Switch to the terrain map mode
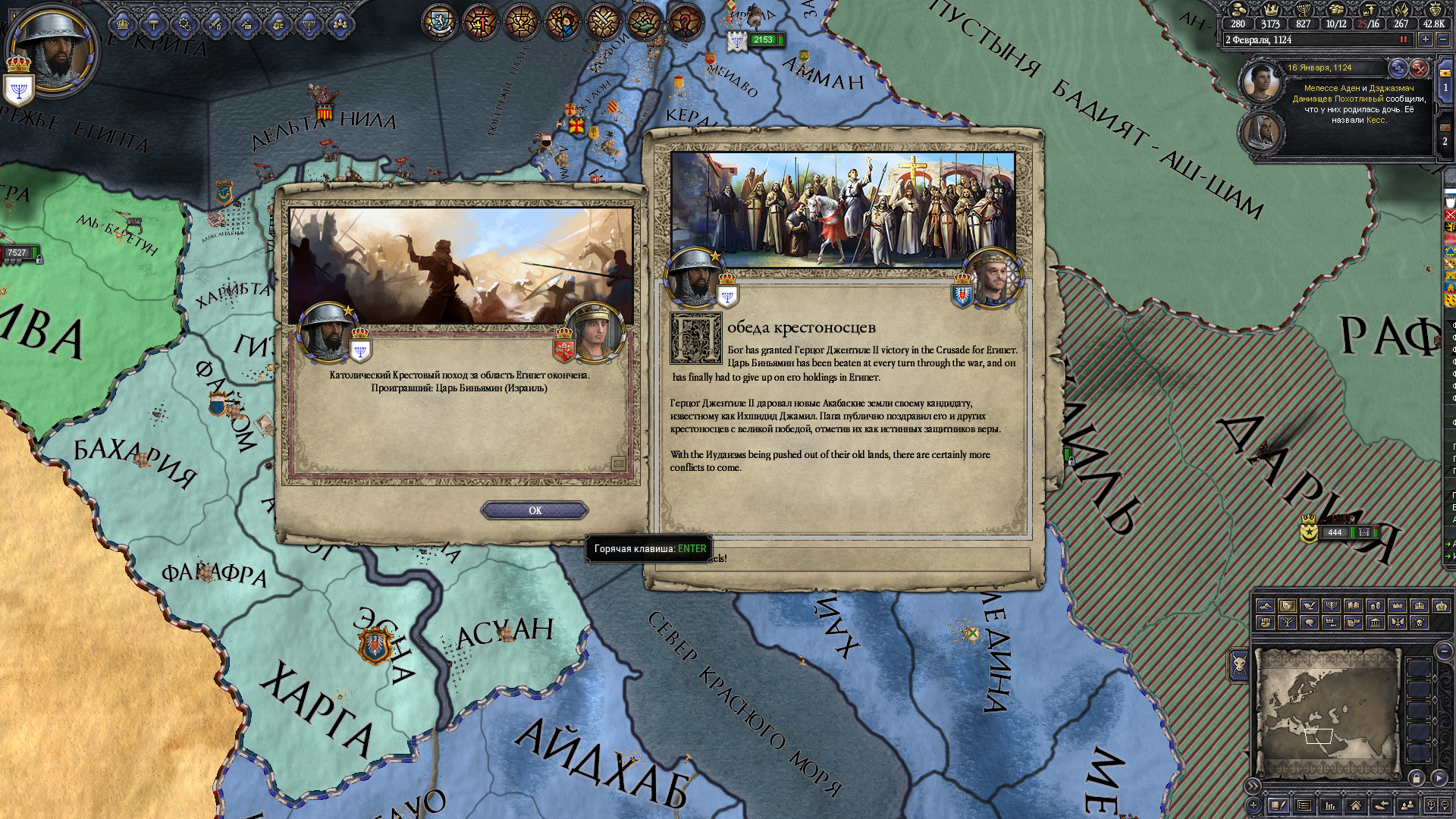 coord(1265,606)
